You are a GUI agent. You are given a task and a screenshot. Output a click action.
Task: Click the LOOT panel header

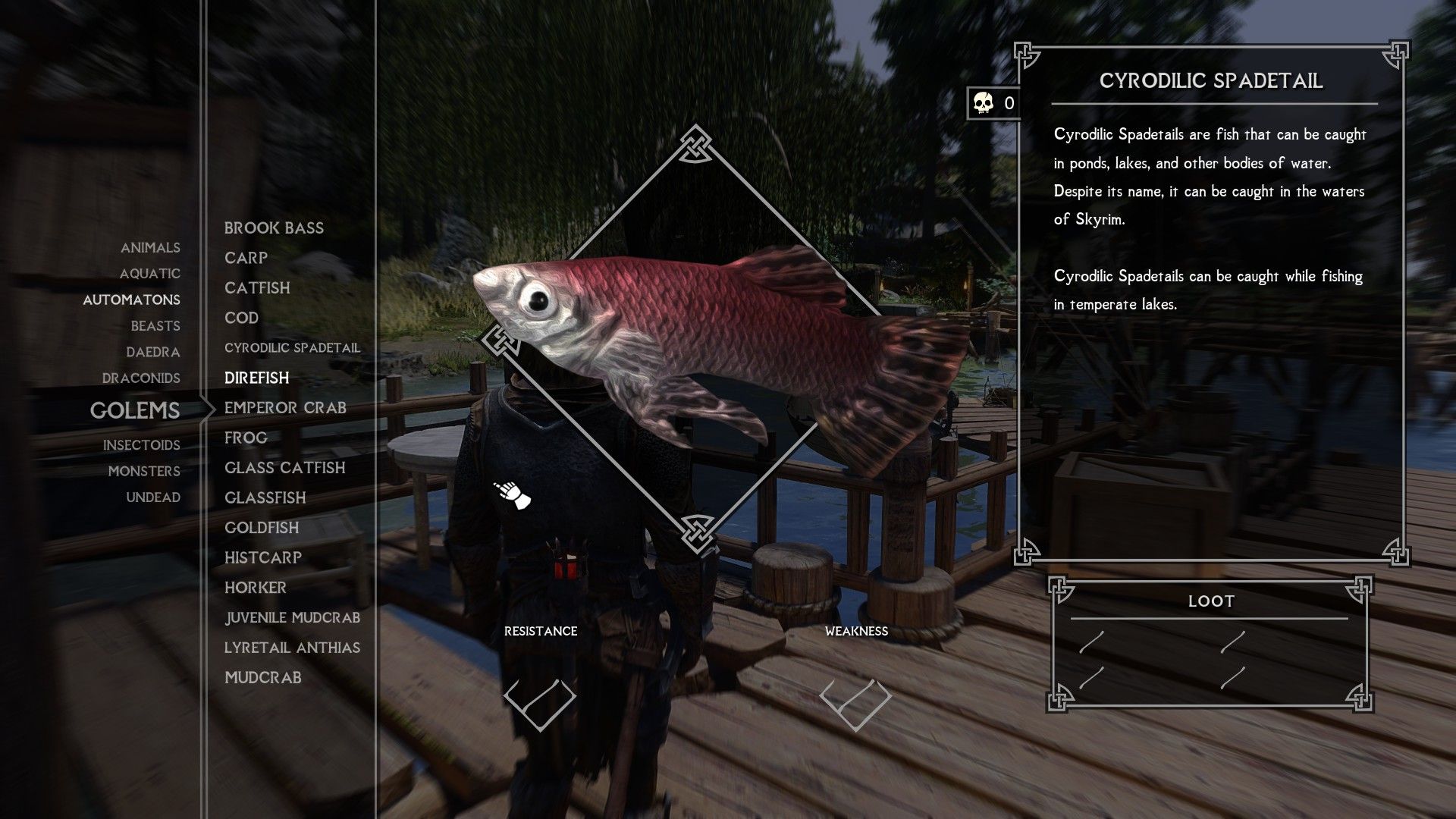click(1212, 600)
